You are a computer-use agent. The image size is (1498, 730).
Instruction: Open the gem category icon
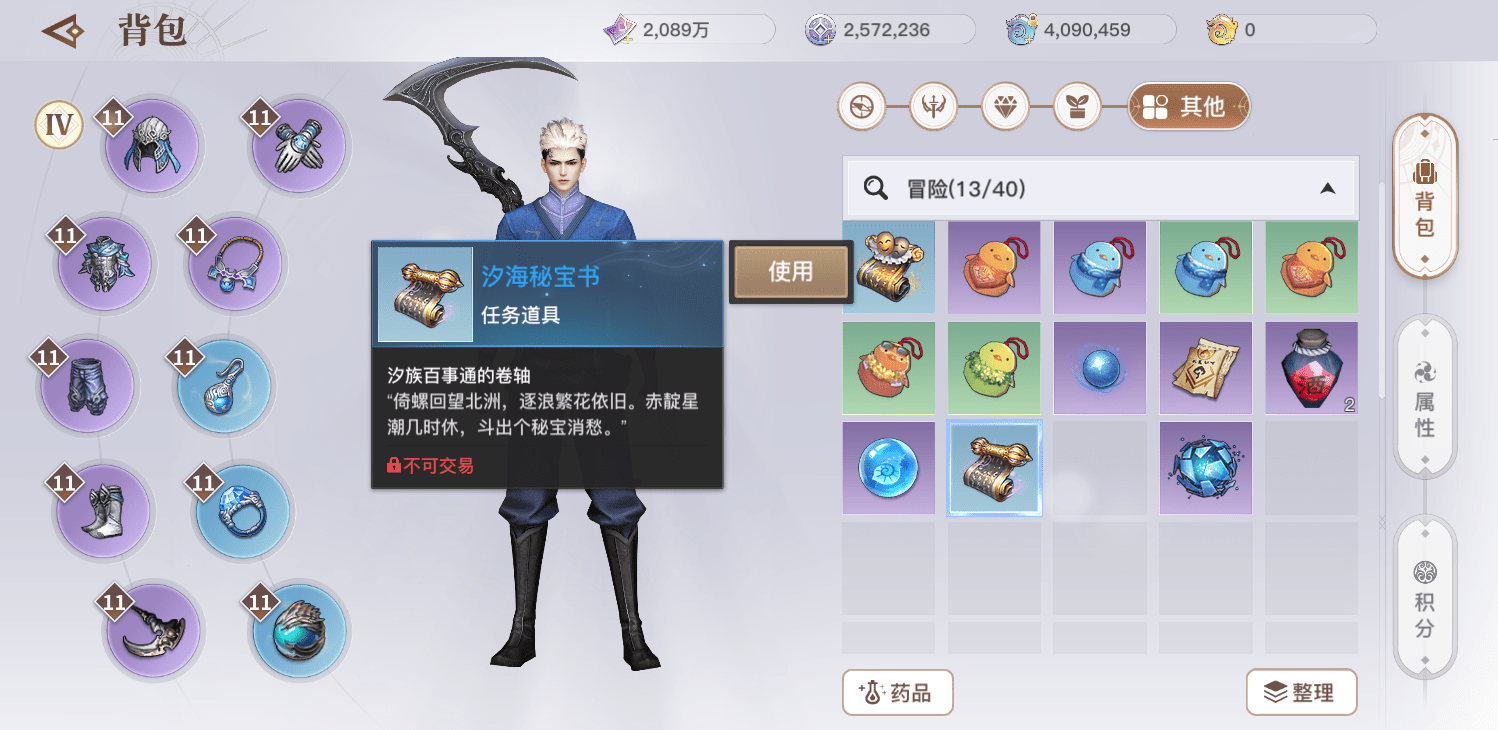click(x=1006, y=107)
